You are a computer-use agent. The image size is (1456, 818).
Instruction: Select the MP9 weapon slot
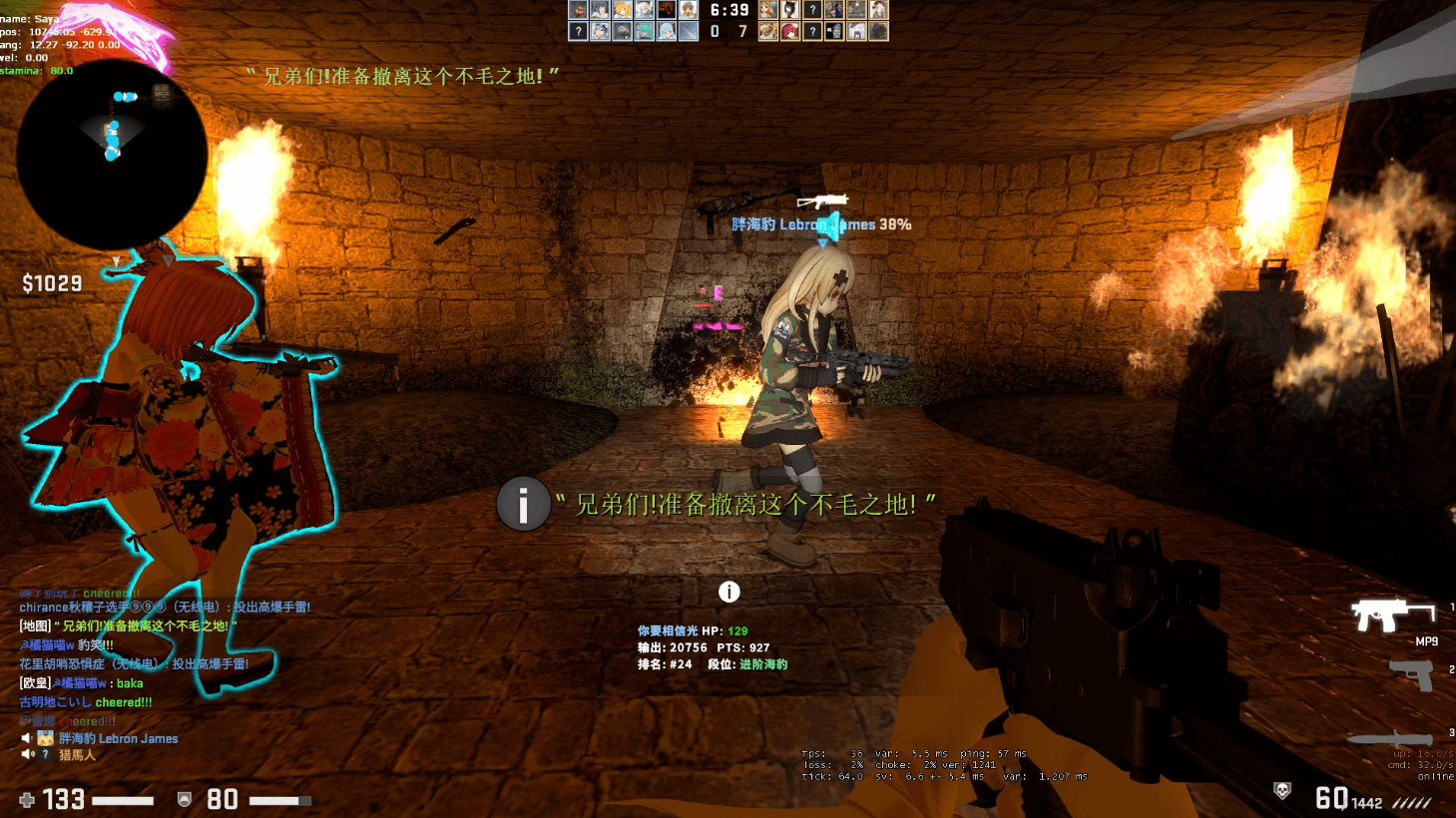(1393, 616)
